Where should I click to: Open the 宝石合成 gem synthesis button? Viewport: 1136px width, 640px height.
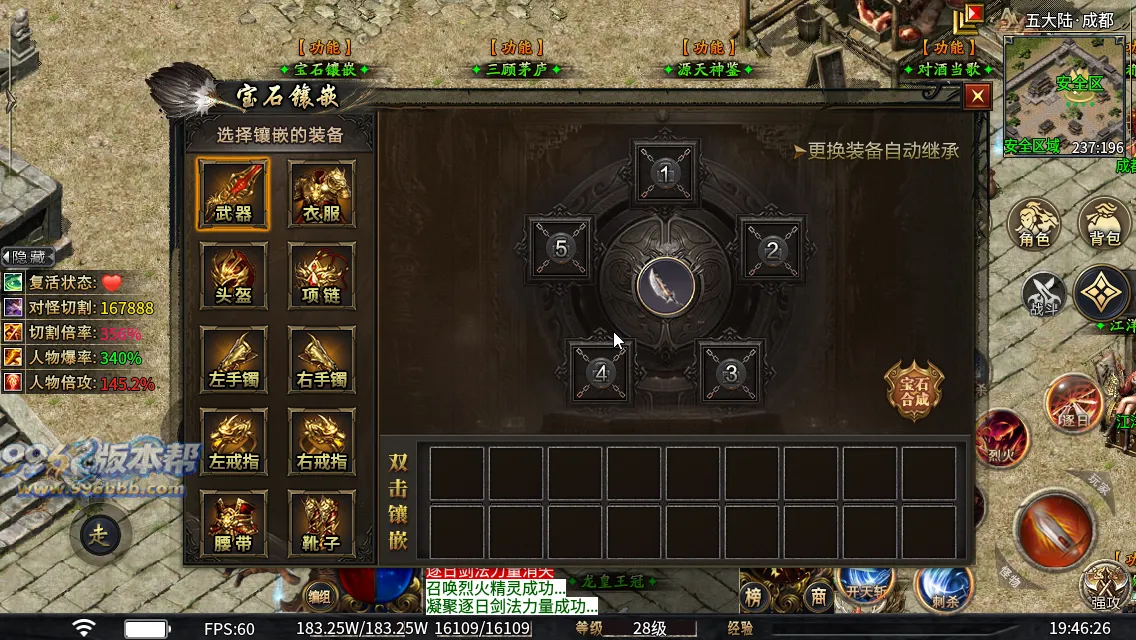tap(914, 390)
